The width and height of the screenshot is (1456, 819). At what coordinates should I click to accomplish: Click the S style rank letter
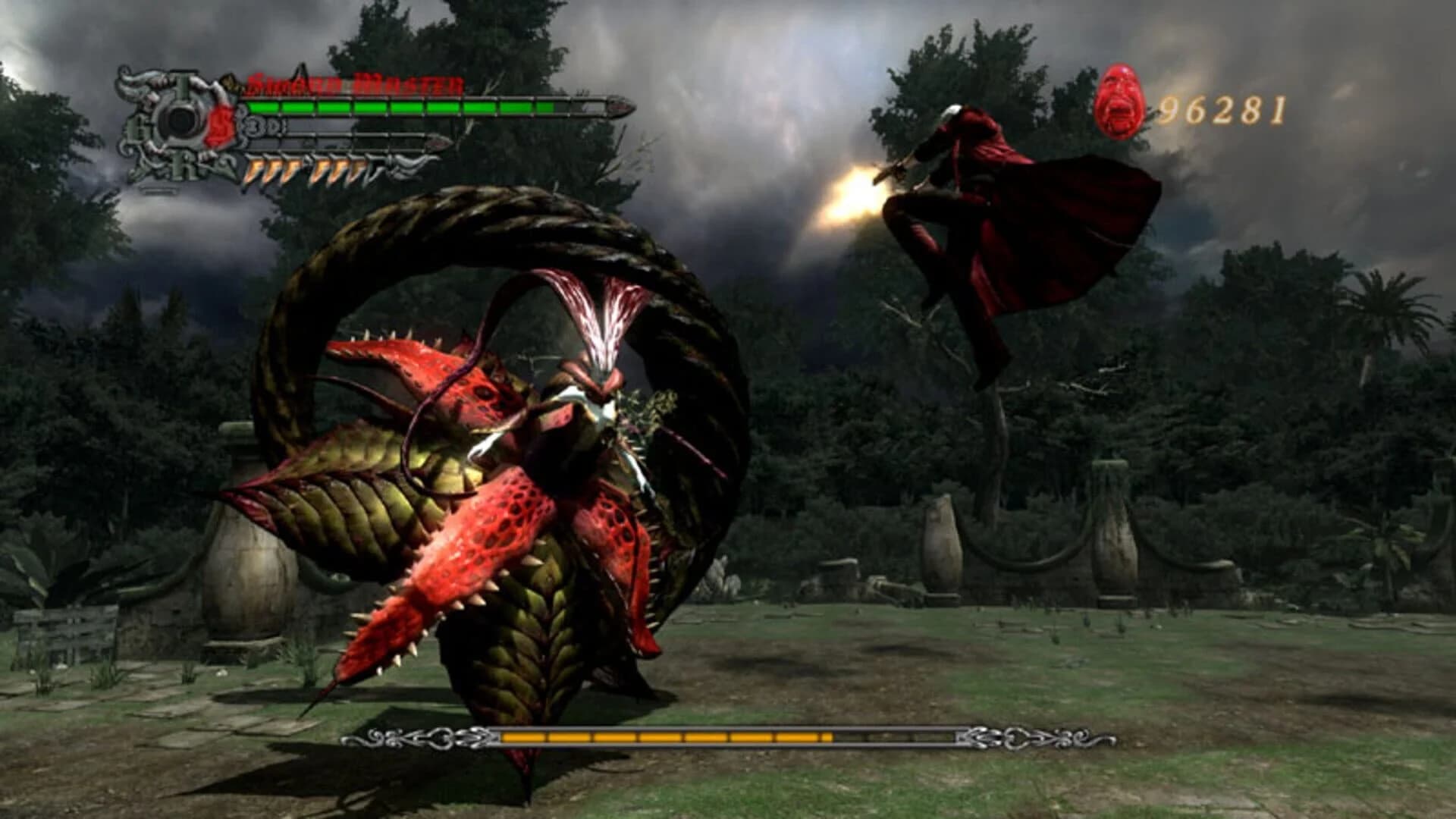click(218, 125)
